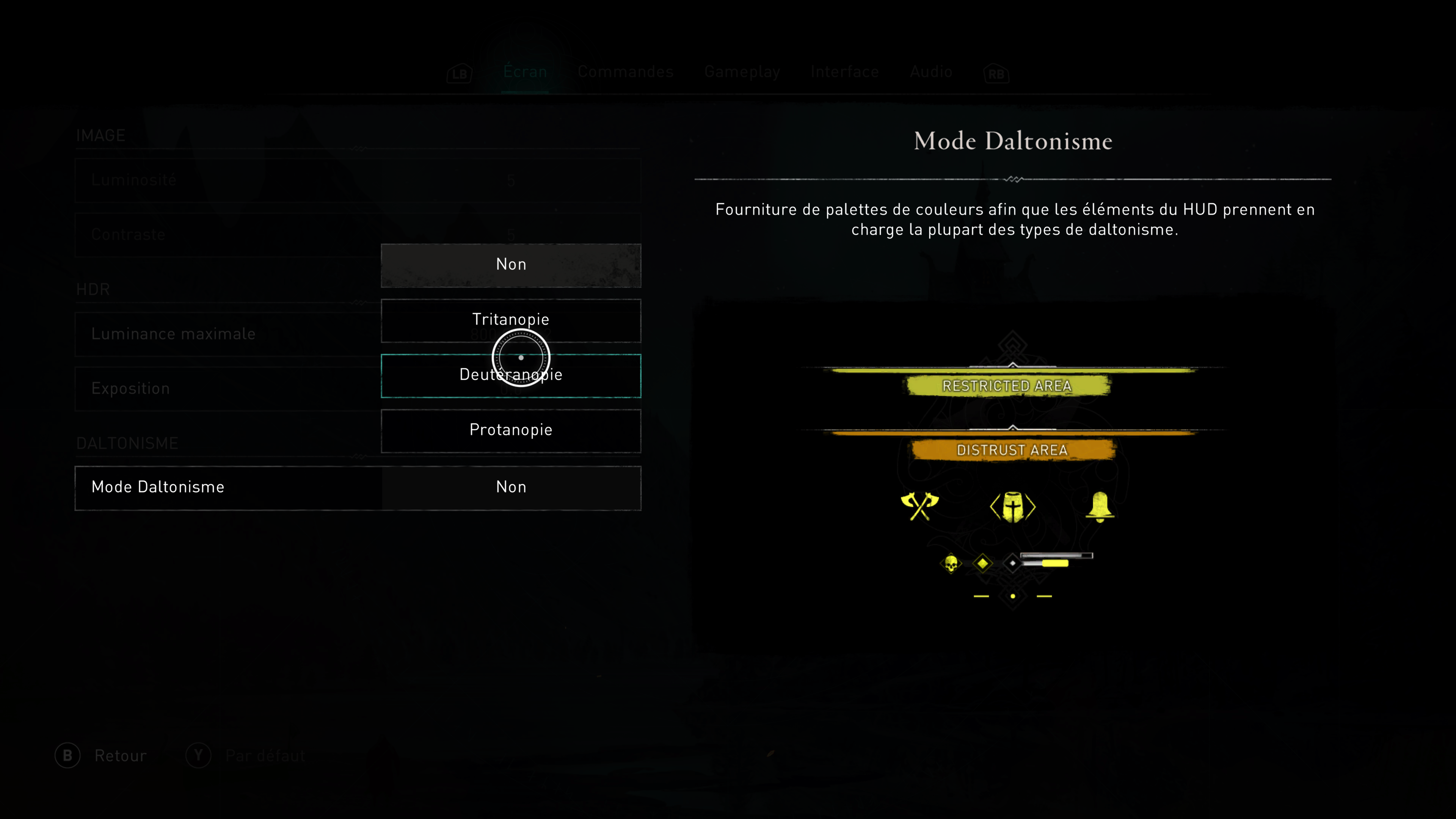The height and width of the screenshot is (819, 1456).
Task: Select the Écran tab
Action: point(525,72)
